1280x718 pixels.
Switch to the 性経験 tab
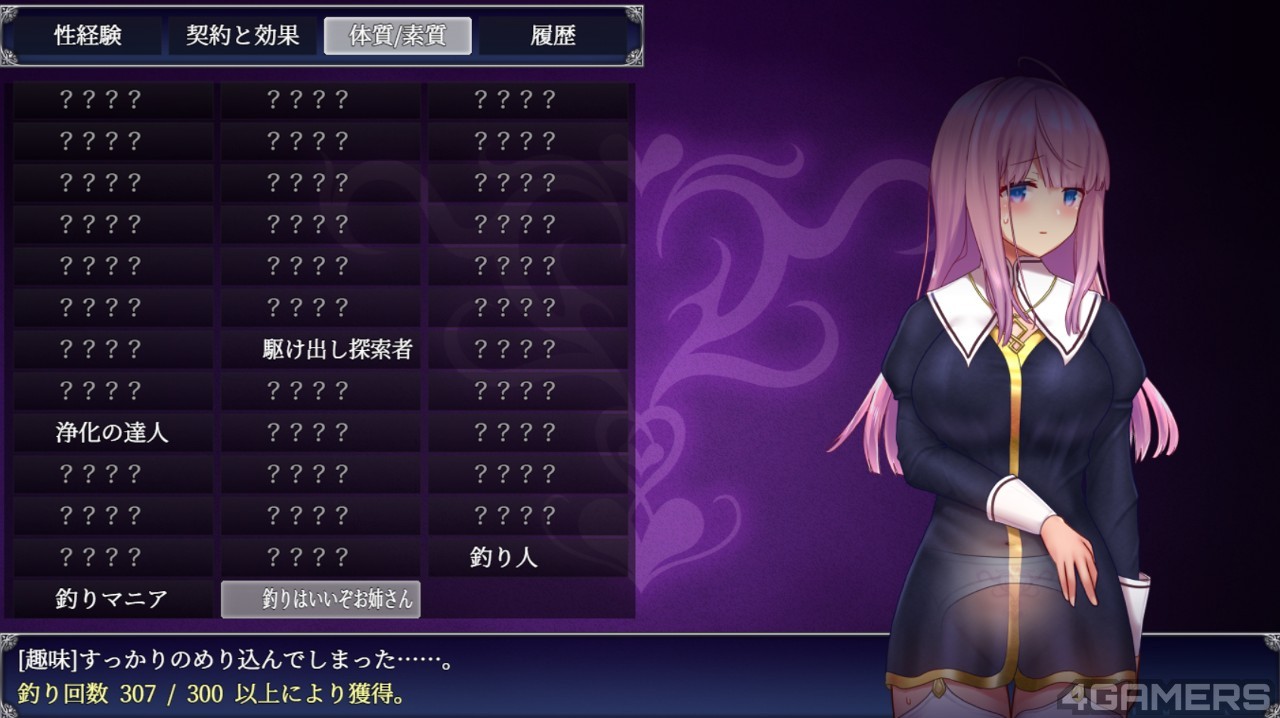coord(88,36)
